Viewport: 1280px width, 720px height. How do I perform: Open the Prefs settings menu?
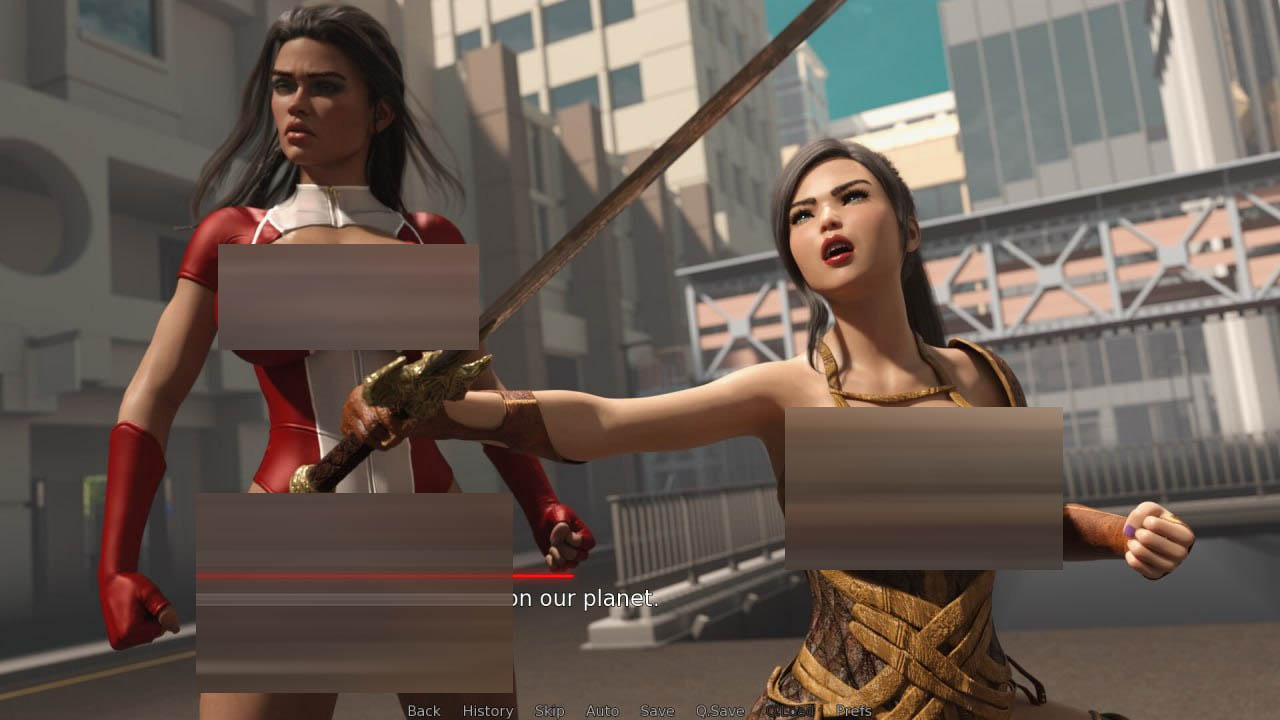pyautogui.click(x=854, y=711)
